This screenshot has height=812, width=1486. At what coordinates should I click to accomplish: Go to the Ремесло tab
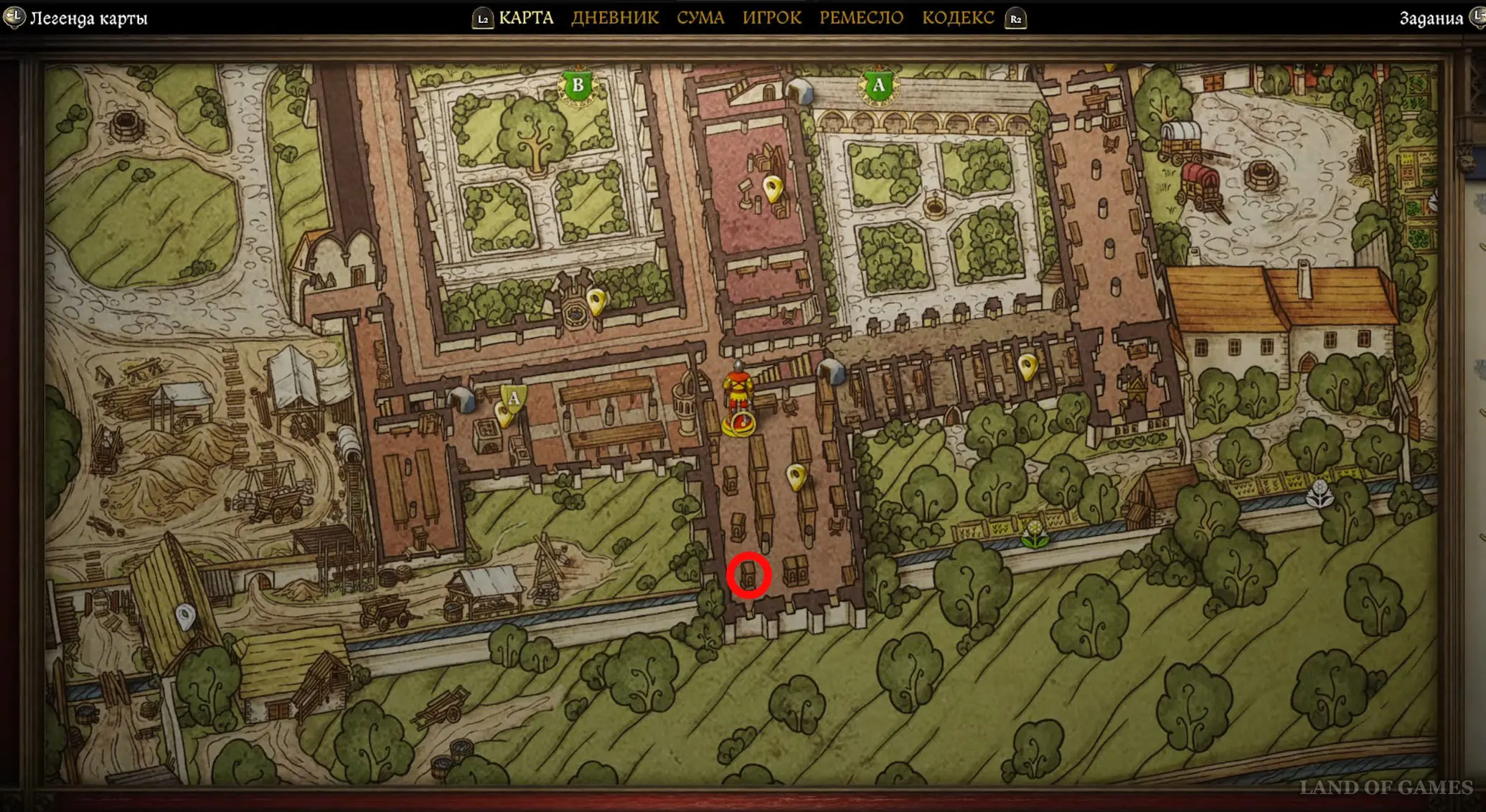click(x=861, y=18)
